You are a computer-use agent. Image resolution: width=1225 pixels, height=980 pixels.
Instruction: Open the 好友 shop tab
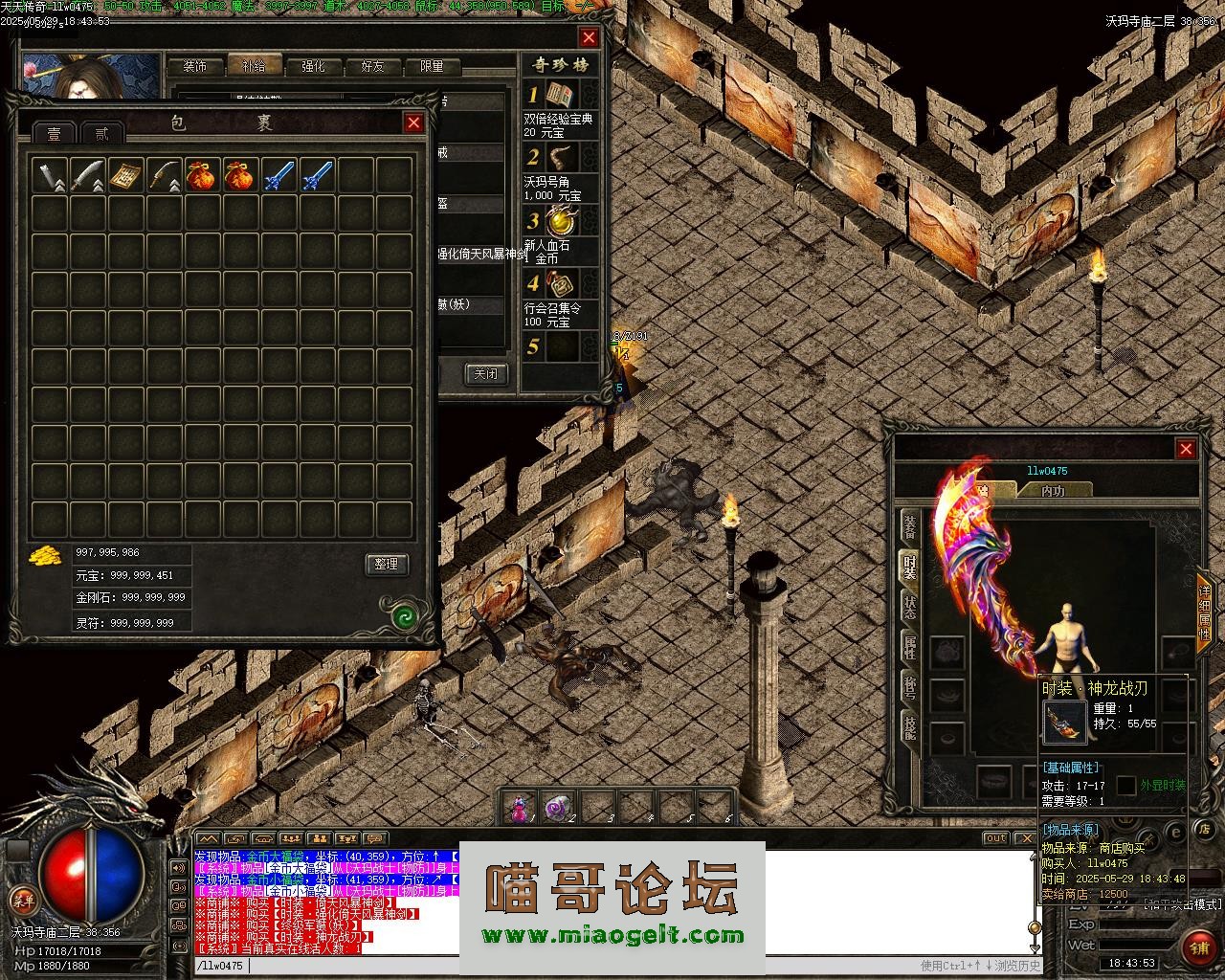[372, 66]
